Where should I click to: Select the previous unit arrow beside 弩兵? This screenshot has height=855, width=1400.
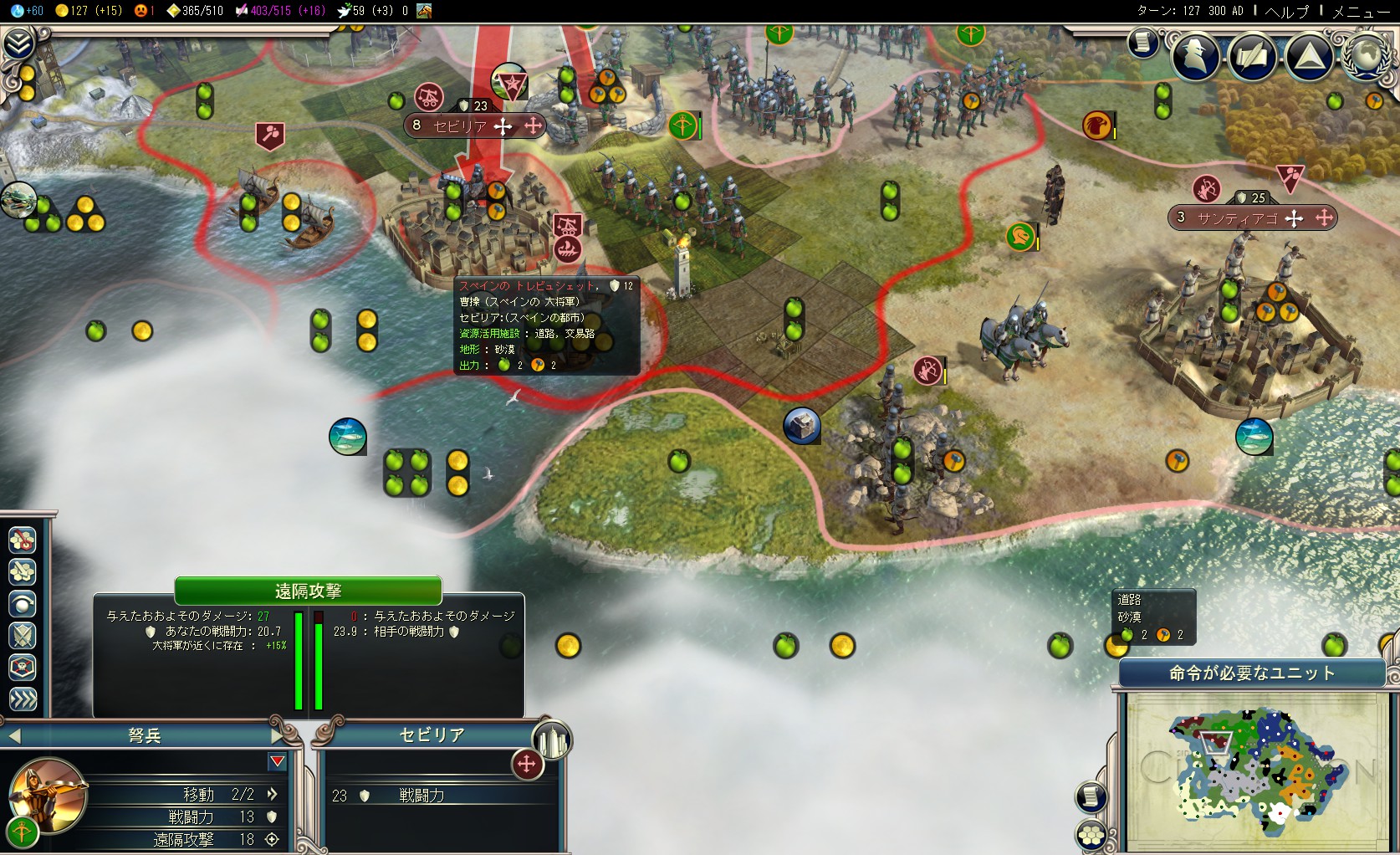click(x=14, y=736)
